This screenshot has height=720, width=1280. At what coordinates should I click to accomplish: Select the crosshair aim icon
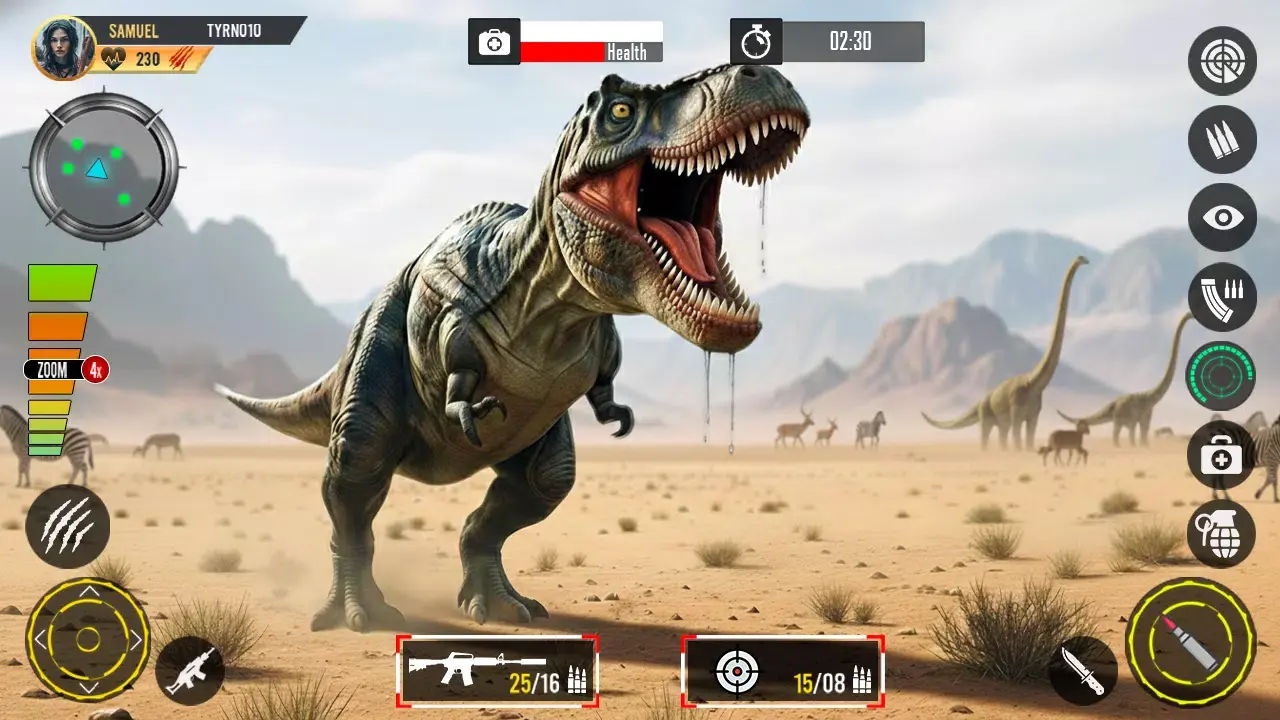click(x=1221, y=61)
